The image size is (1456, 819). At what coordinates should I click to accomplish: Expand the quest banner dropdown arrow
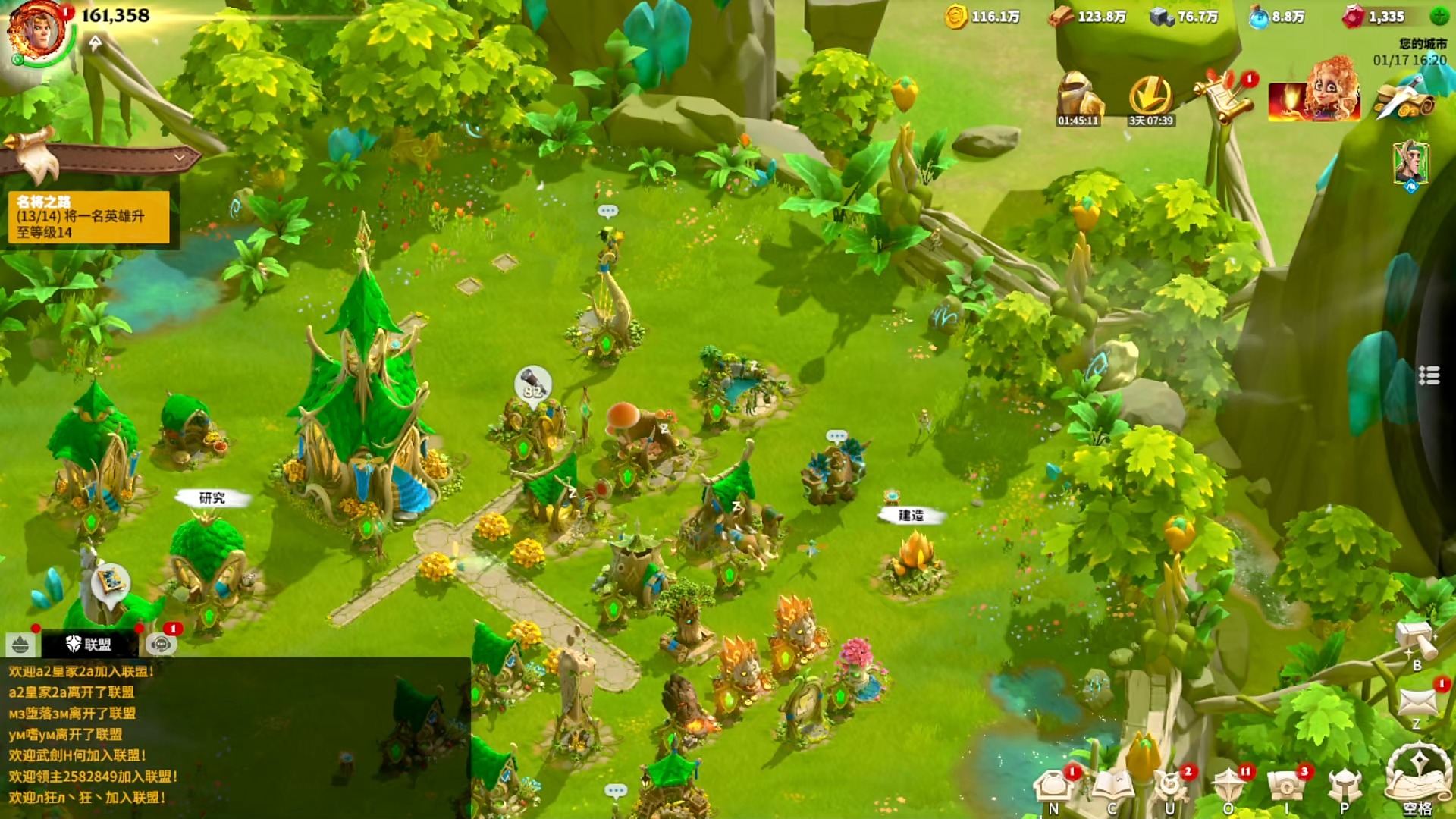pos(180,158)
